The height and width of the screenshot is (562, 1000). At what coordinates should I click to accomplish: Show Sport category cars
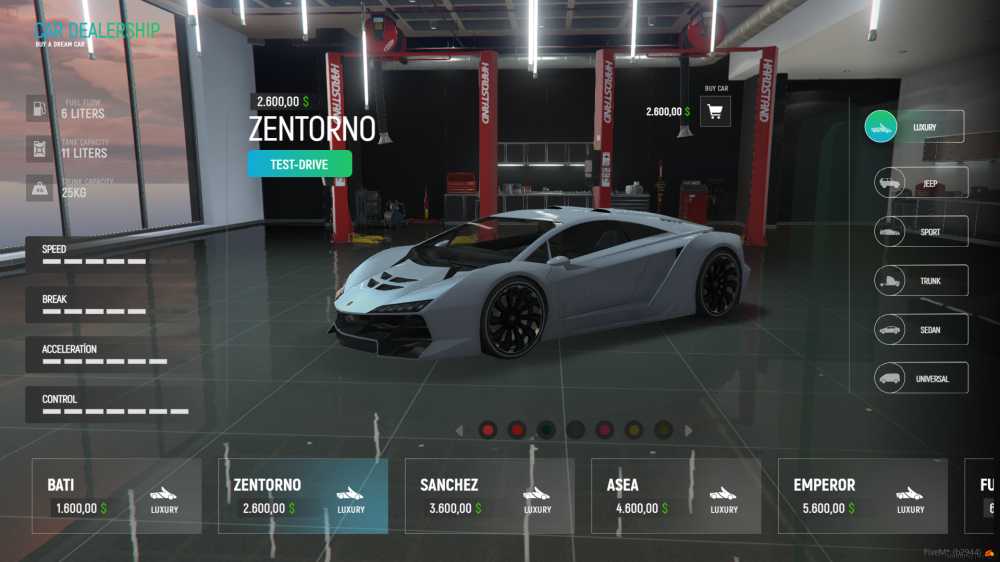921,232
